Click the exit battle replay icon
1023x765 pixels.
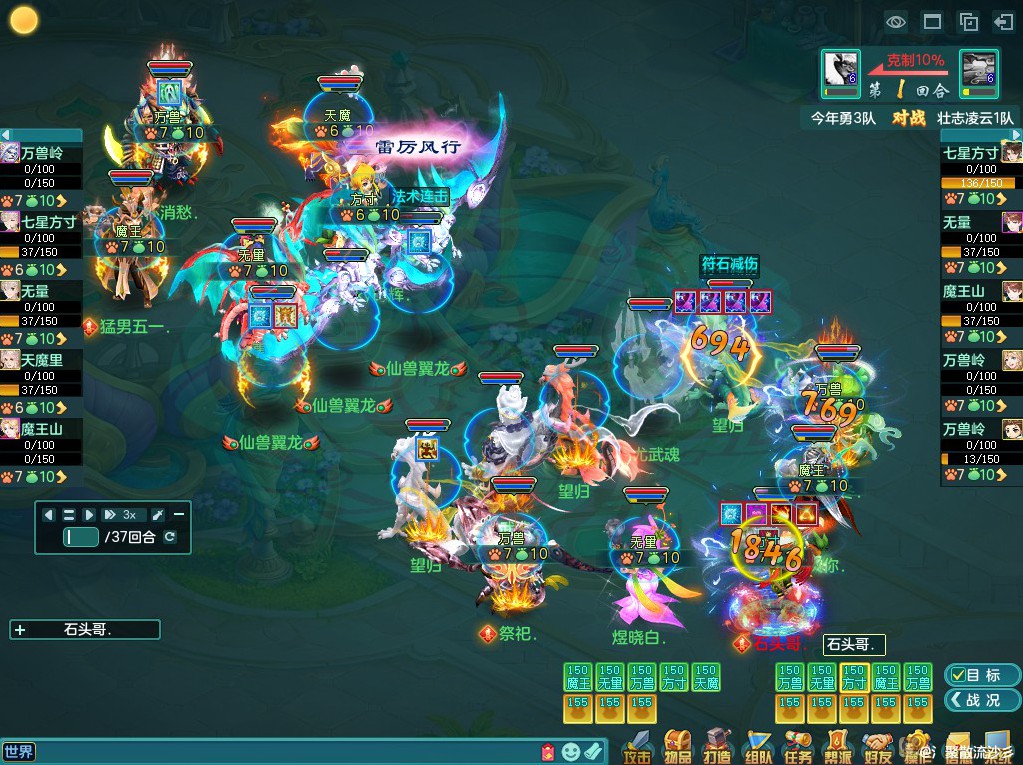pyautogui.click(x=1003, y=21)
